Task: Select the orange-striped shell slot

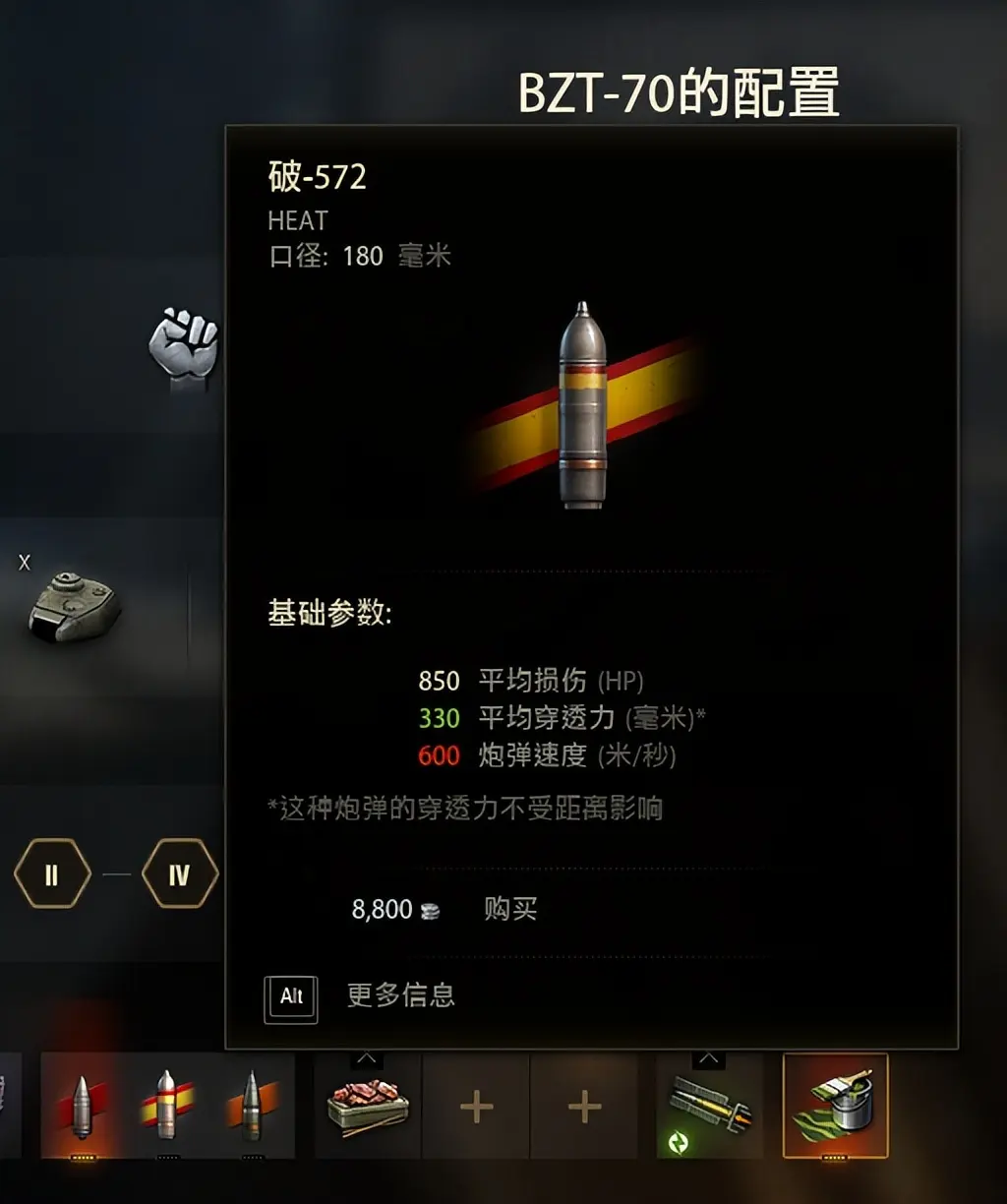Action: click(x=253, y=1106)
